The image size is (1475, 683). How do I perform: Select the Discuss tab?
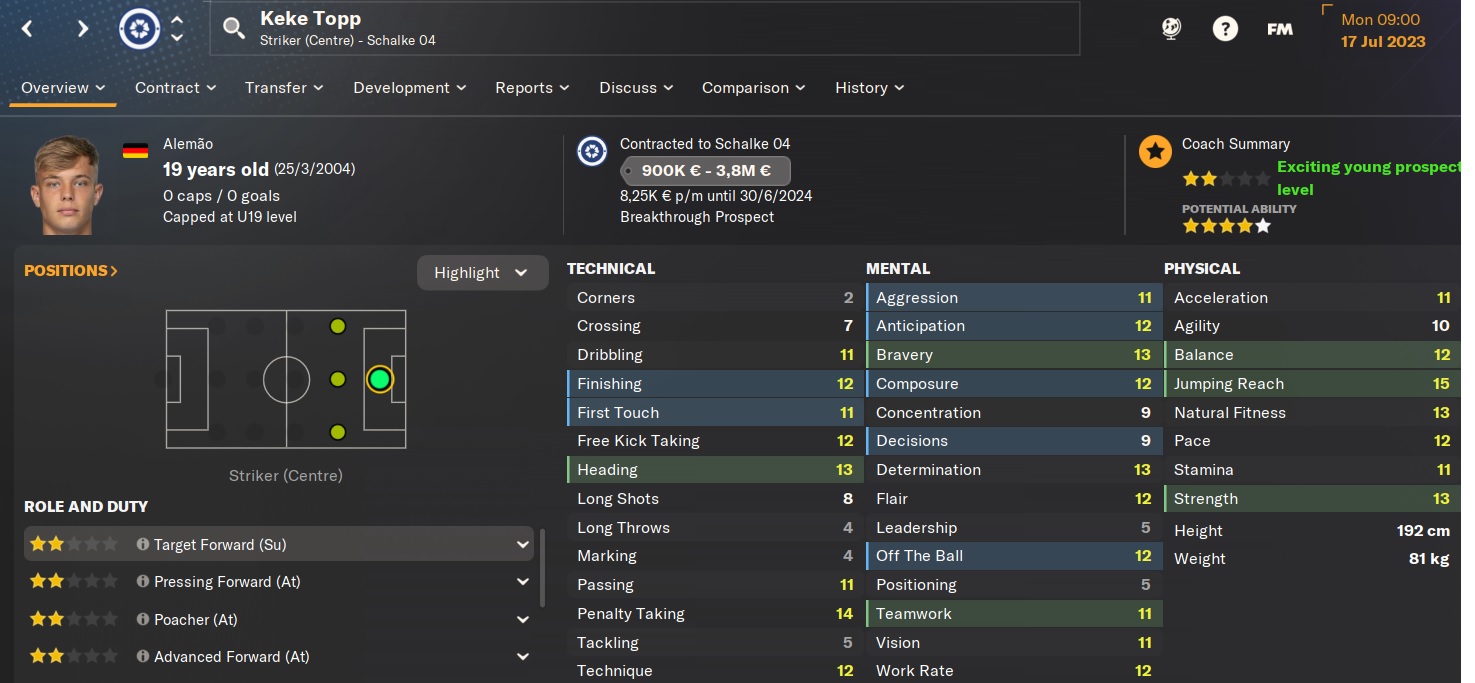pos(636,88)
